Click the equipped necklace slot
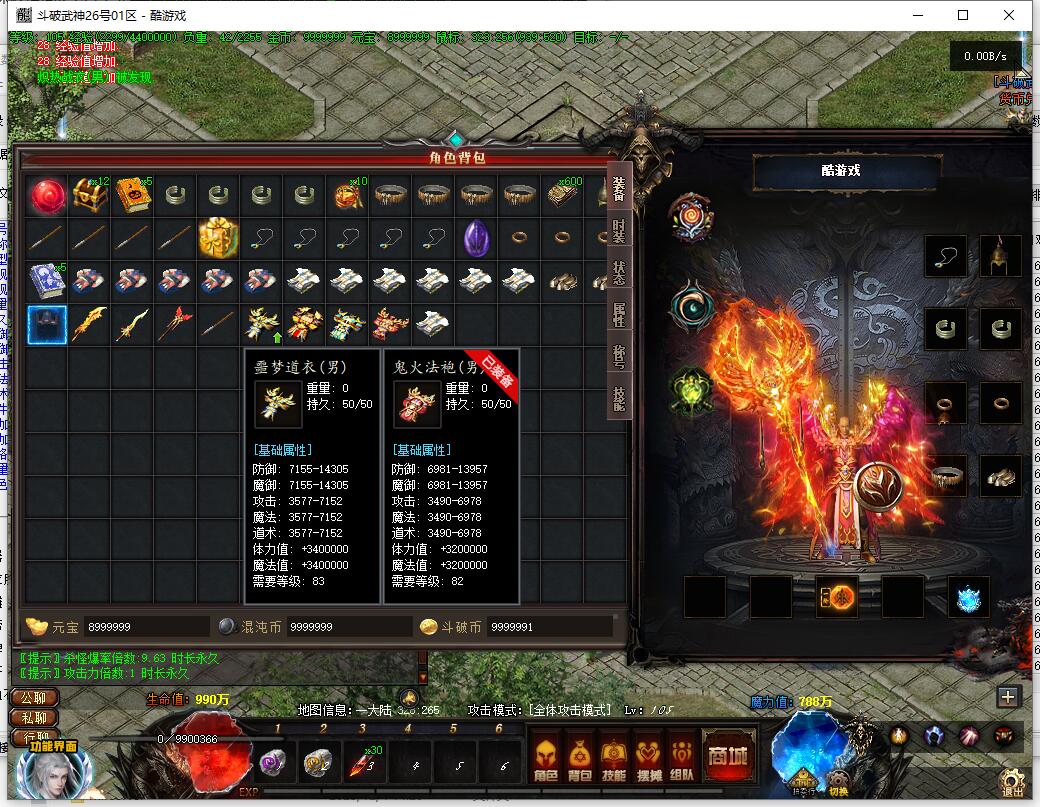The width and height of the screenshot is (1040, 807). pos(946,256)
